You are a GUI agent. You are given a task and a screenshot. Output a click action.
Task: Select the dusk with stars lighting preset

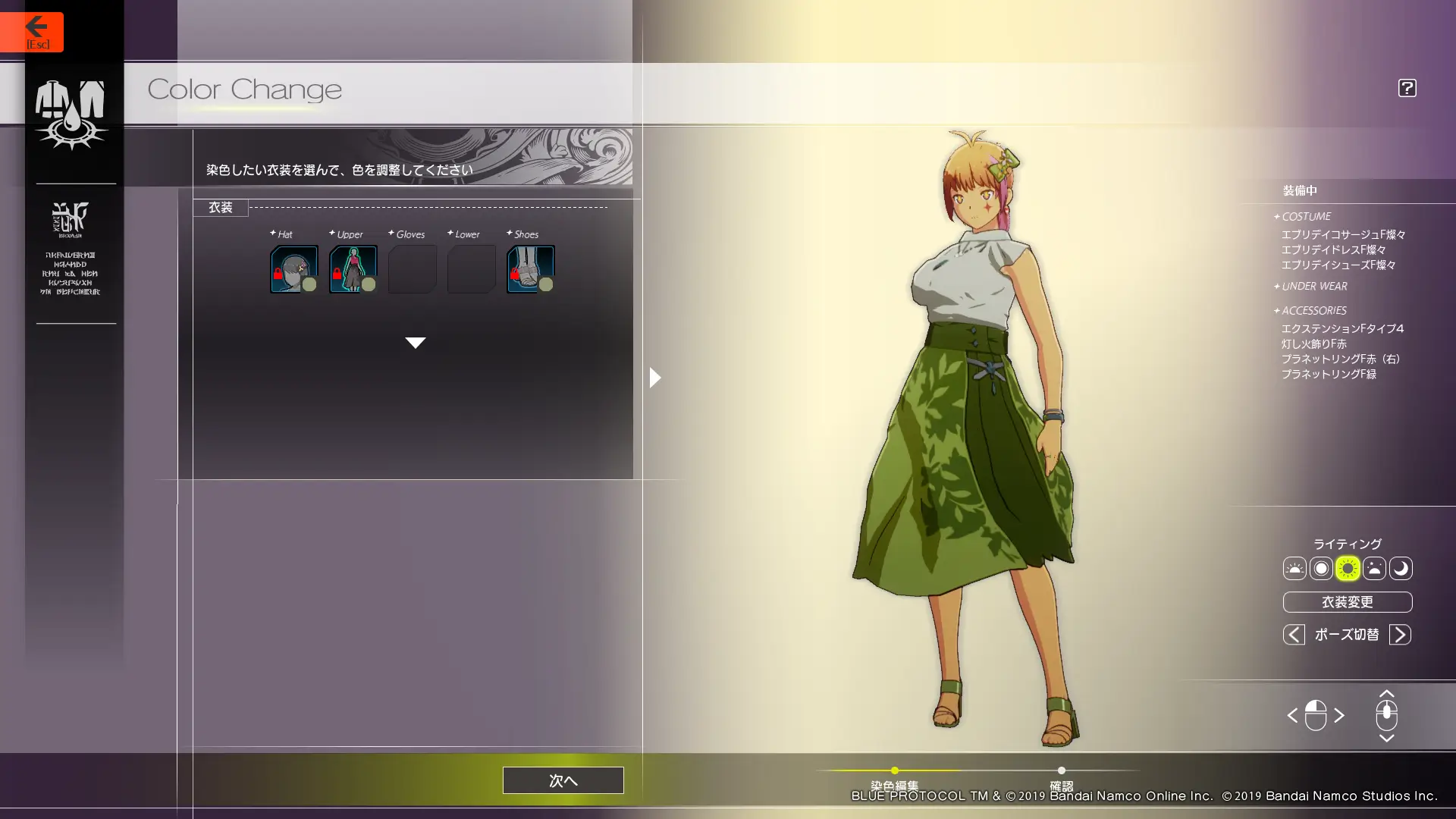(x=1373, y=569)
